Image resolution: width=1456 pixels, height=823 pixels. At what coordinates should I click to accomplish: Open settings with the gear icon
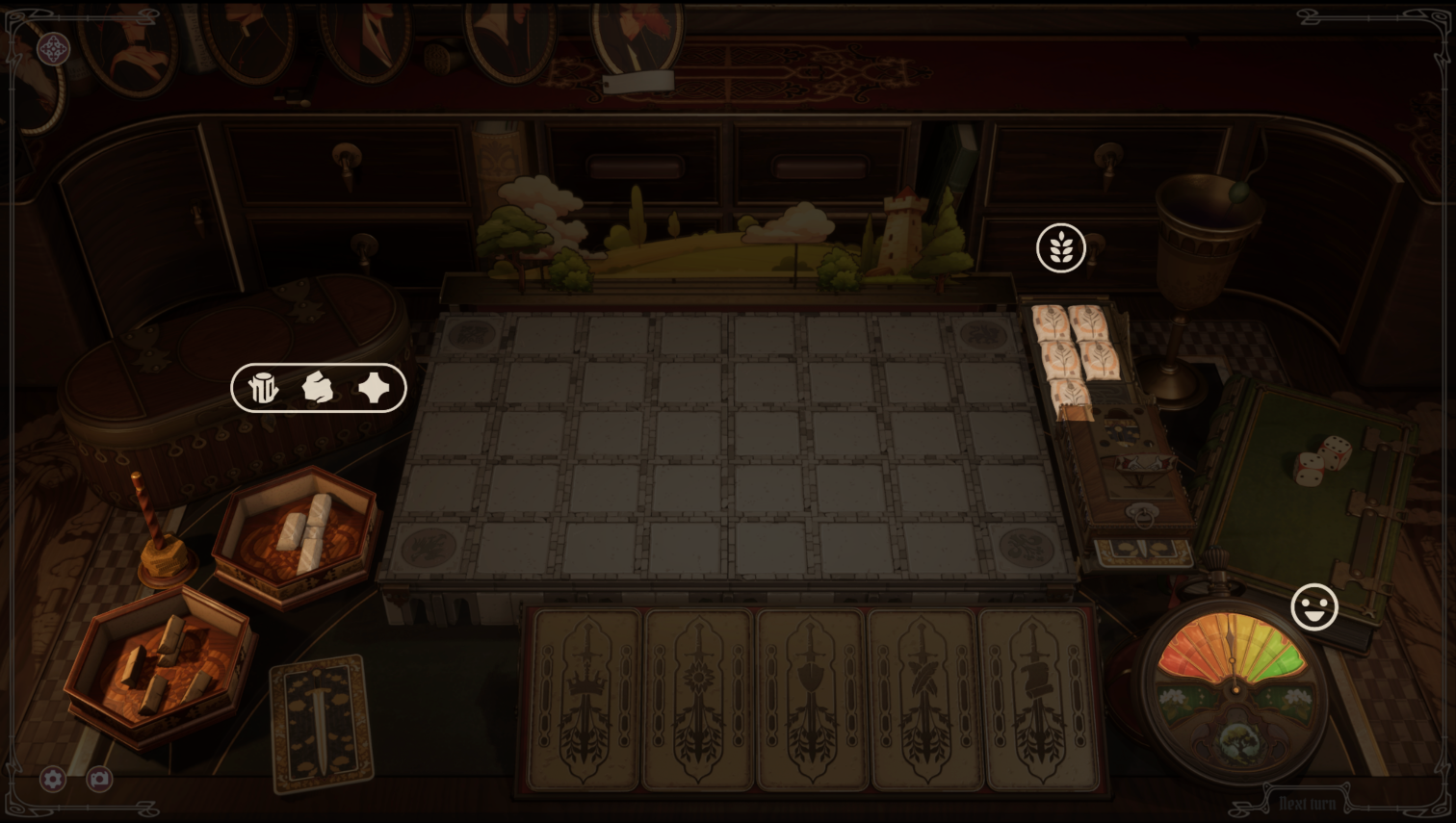point(53,780)
